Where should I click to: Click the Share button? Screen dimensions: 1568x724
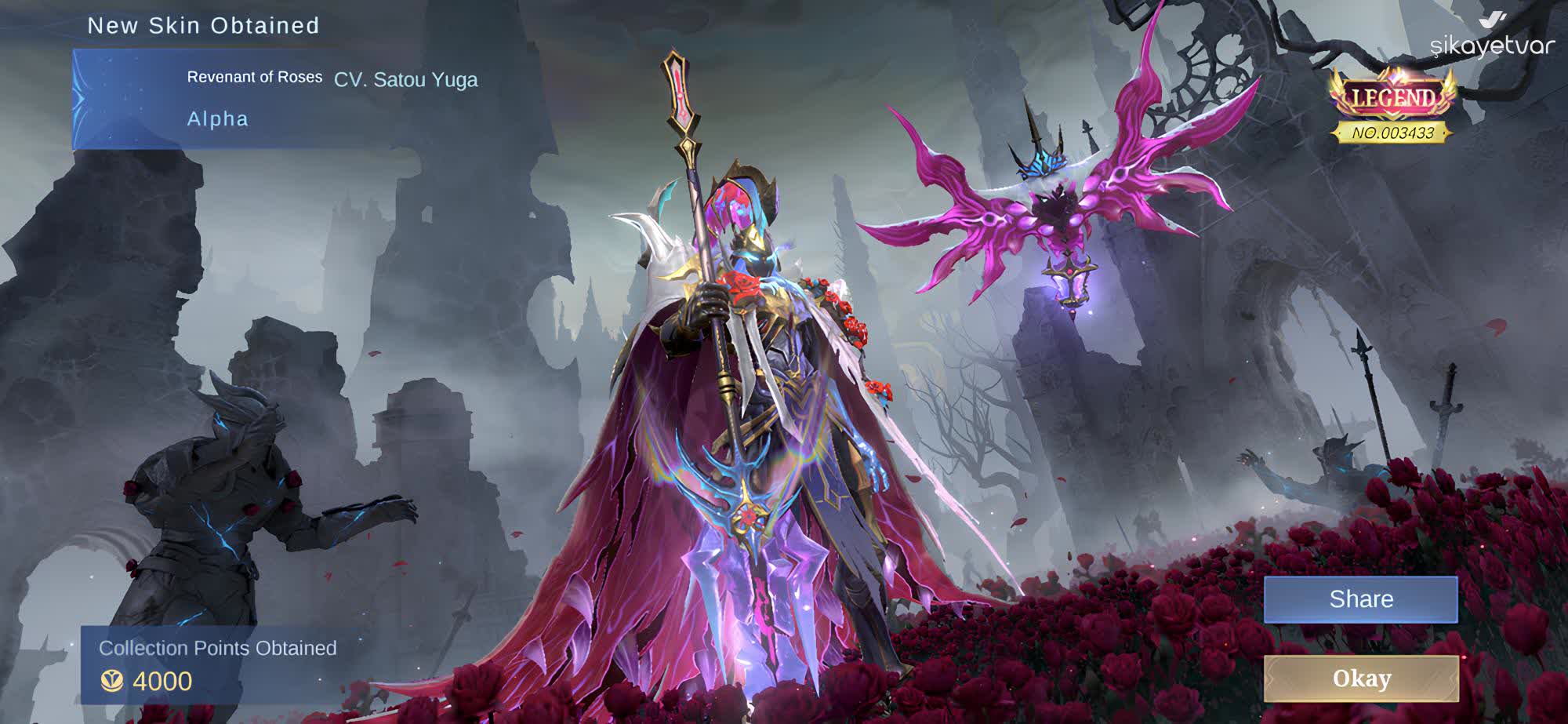(x=1361, y=599)
